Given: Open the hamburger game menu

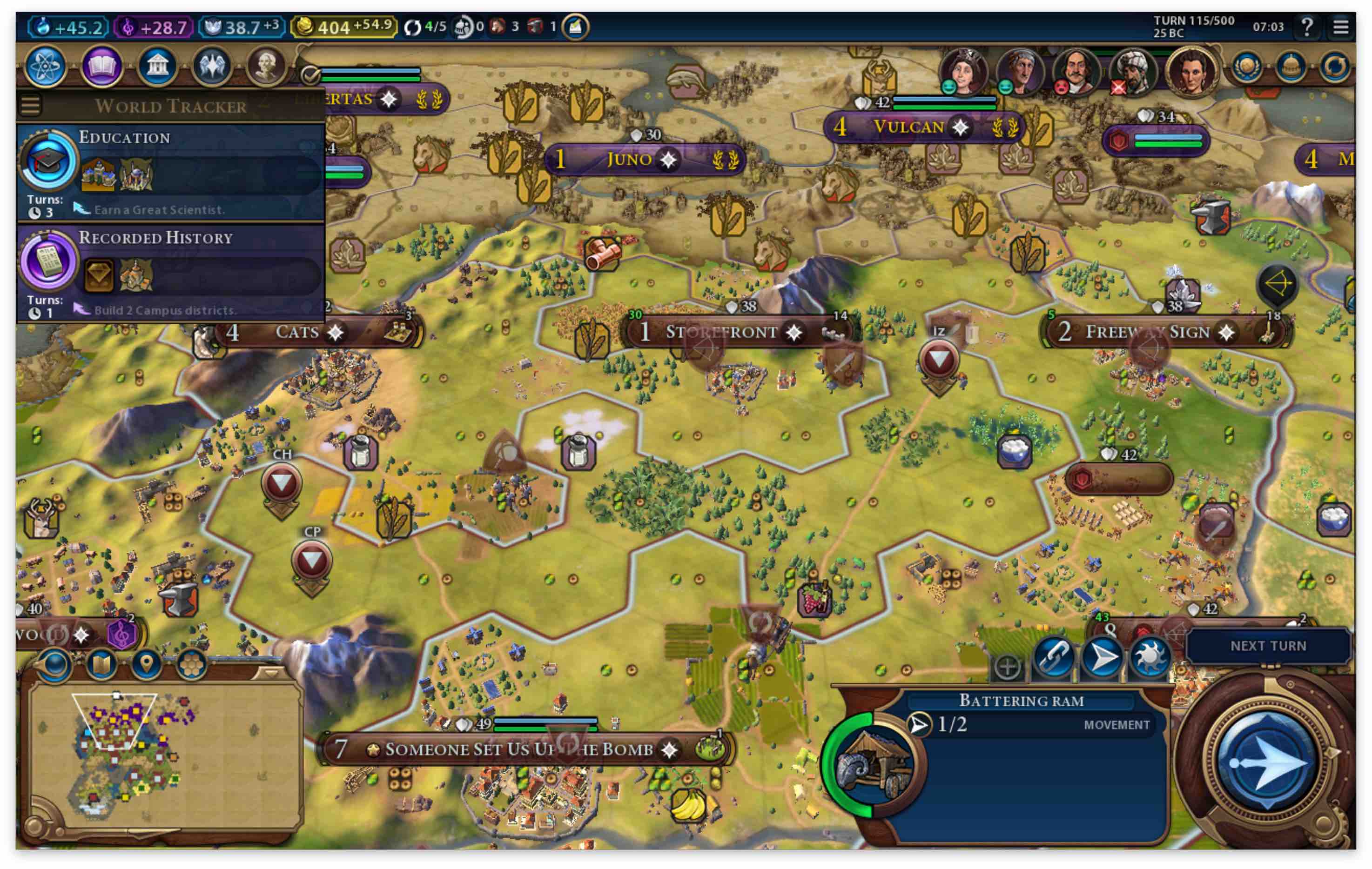Looking at the screenshot, I should click(x=1341, y=27).
